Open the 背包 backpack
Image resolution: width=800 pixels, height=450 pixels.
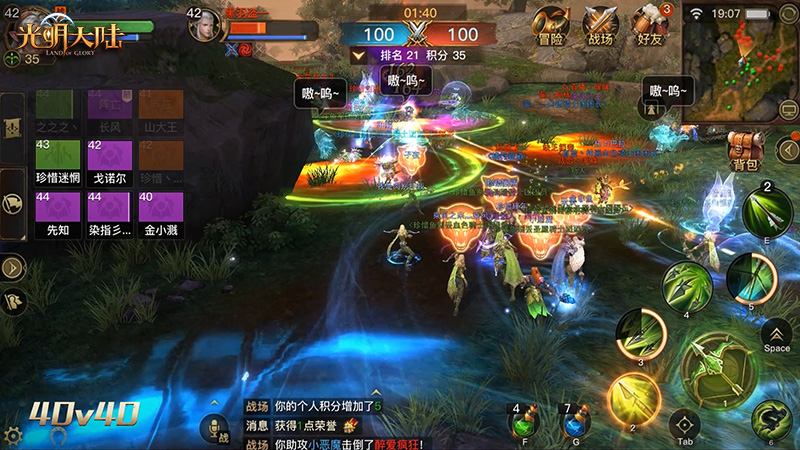745,150
